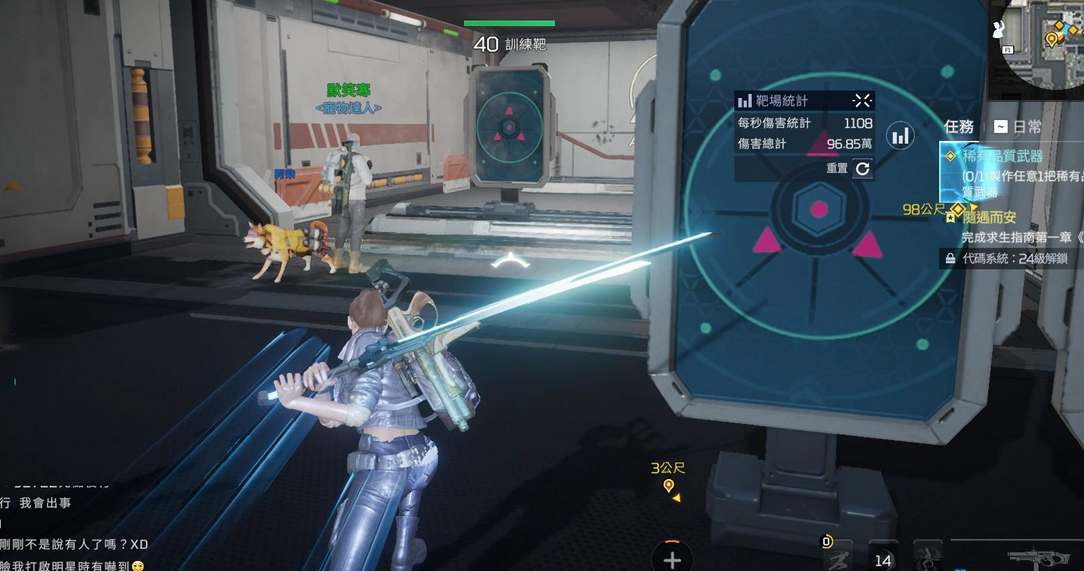Select the yellow location pin on minimap

pos(1051,39)
